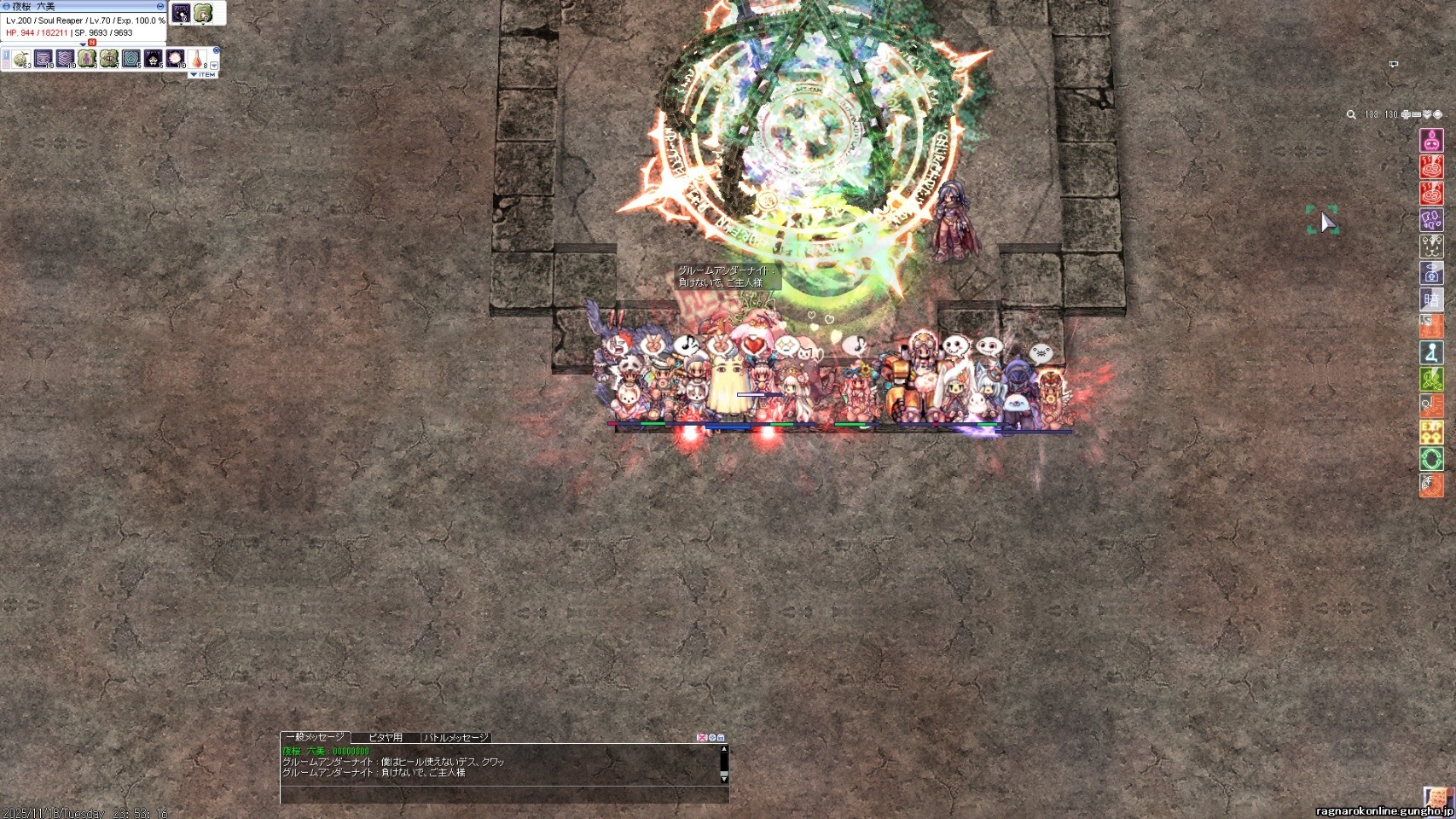Click the chat text input field
This screenshot has height=819, width=1456.
tap(503, 794)
